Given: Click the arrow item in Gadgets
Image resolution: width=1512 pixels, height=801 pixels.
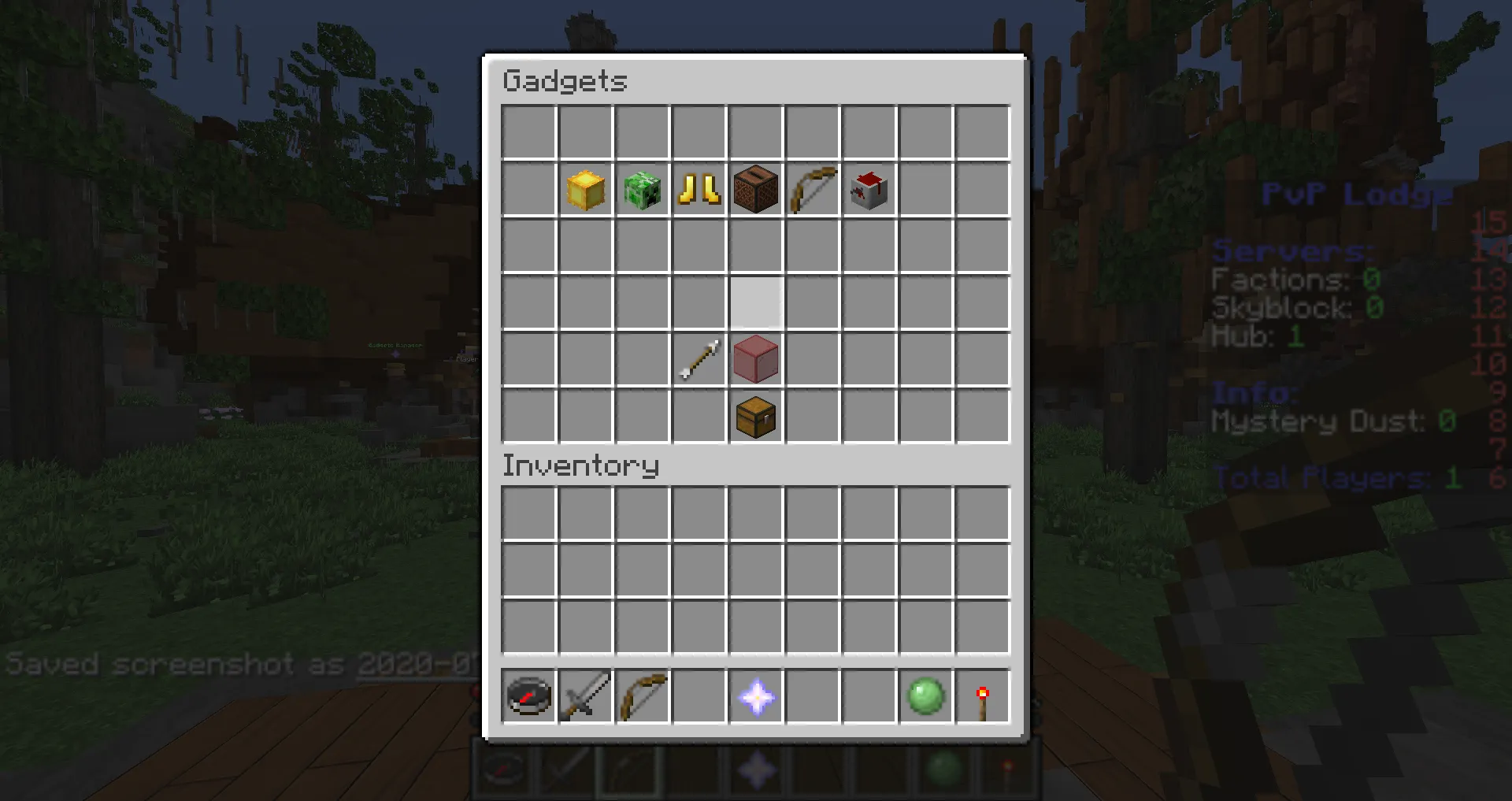Looking at the screenshot, I should click(699, 360).
